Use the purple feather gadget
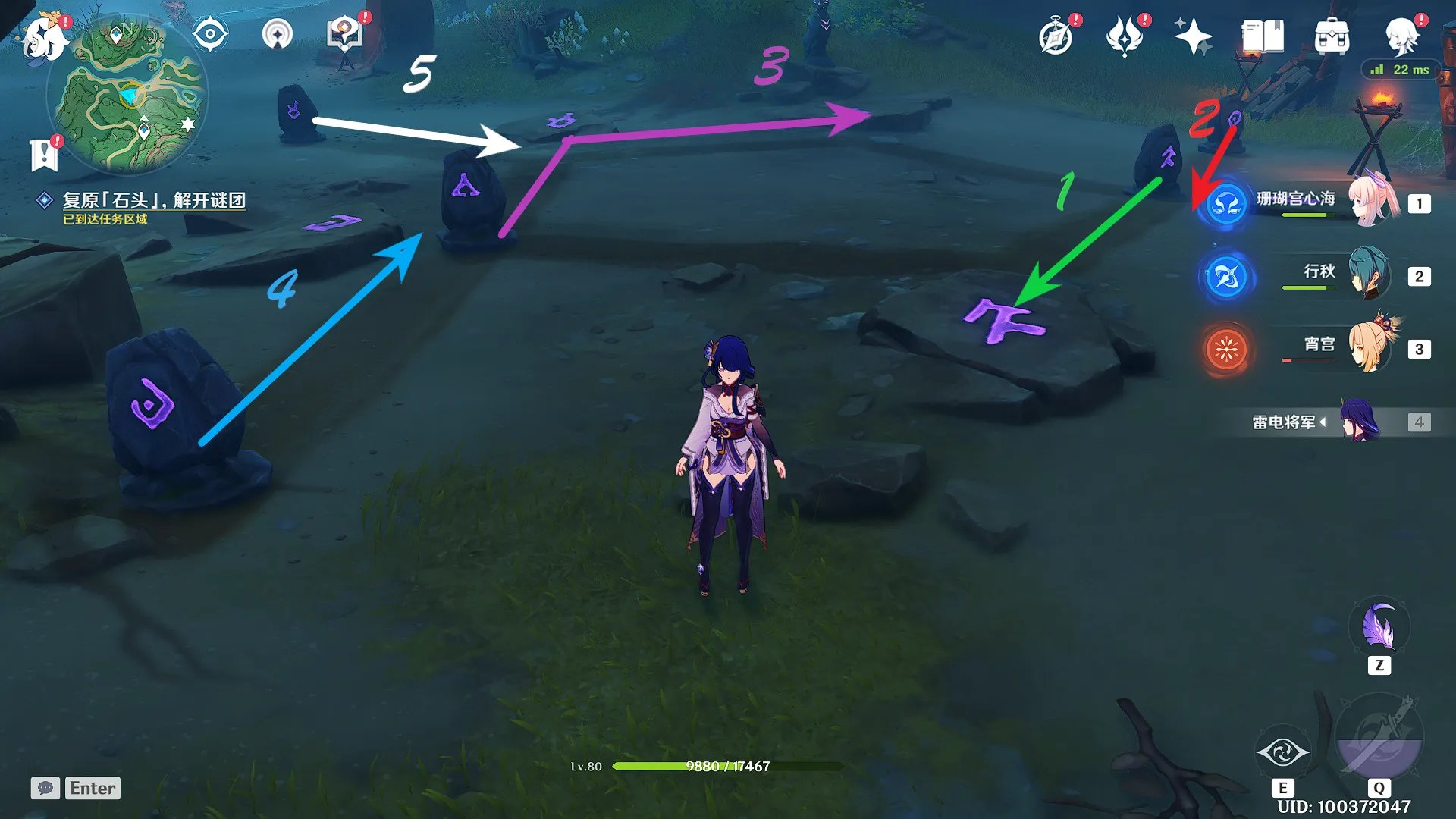This screenshot has width=1456, height=819. [1379, 628]
